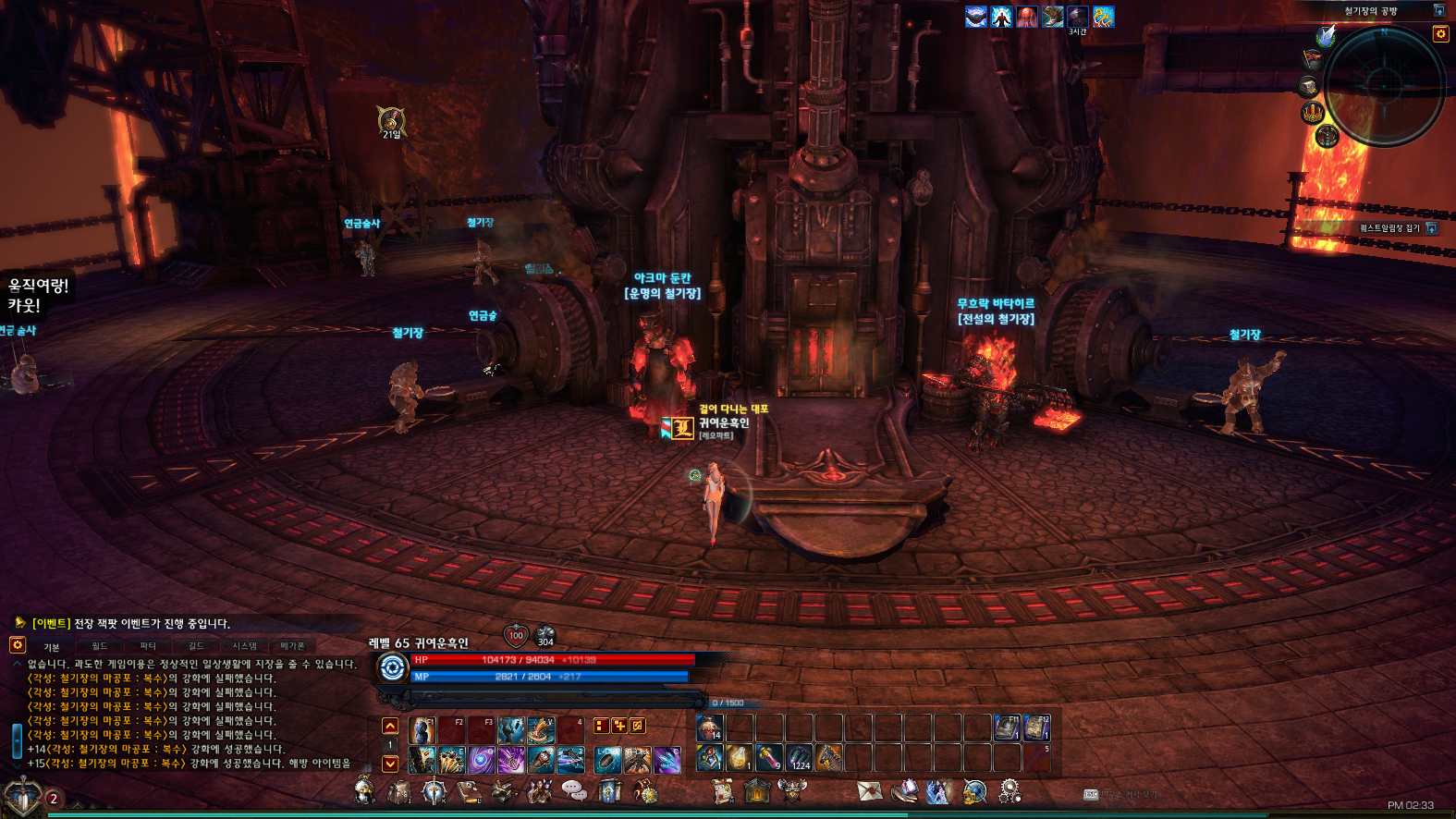Open the crown icon beside minimap
The image size is (1456, 819).
pyautogui.click(x=1313, y=113)
